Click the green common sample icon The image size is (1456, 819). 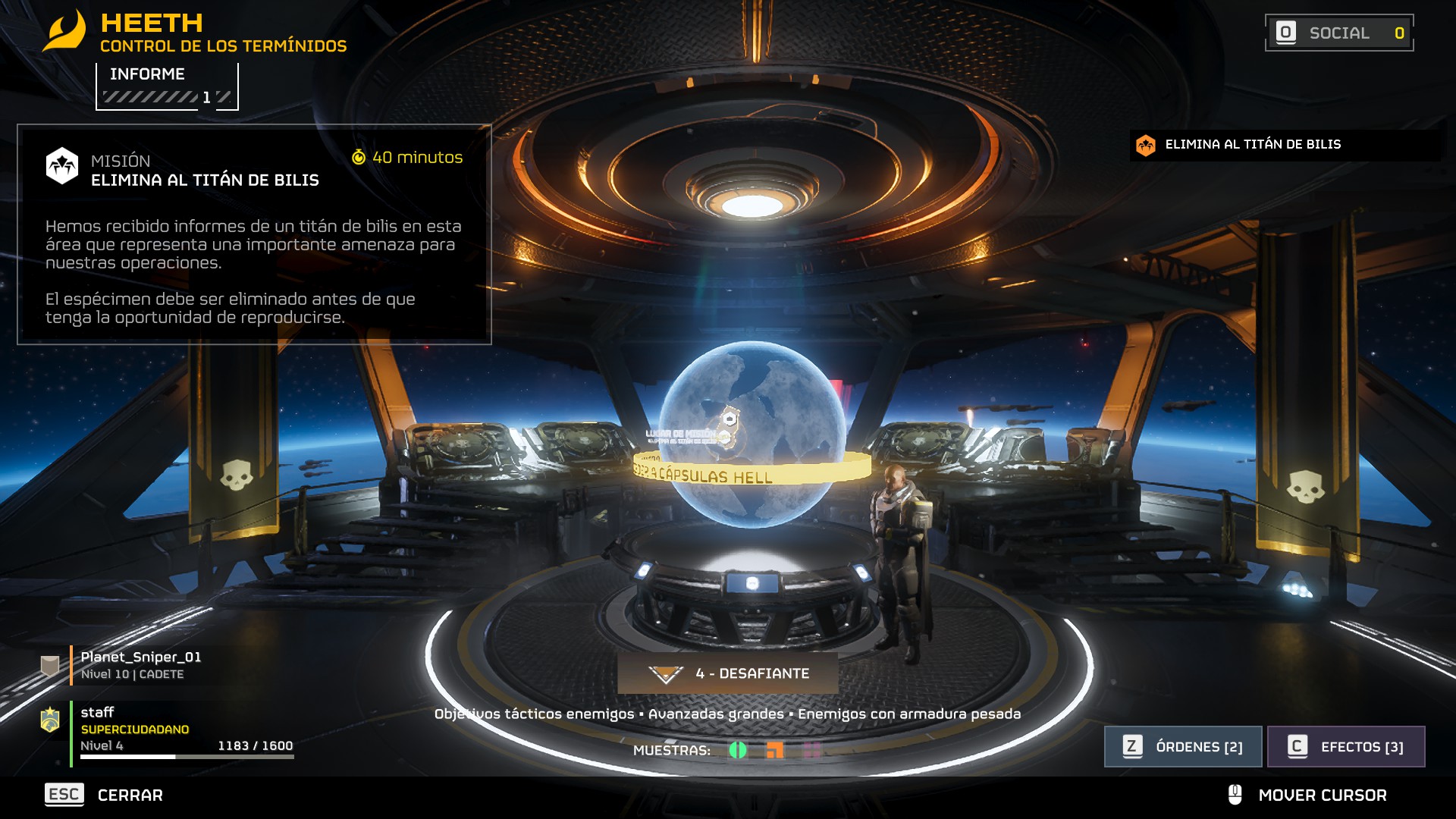[x=737, y=750]
